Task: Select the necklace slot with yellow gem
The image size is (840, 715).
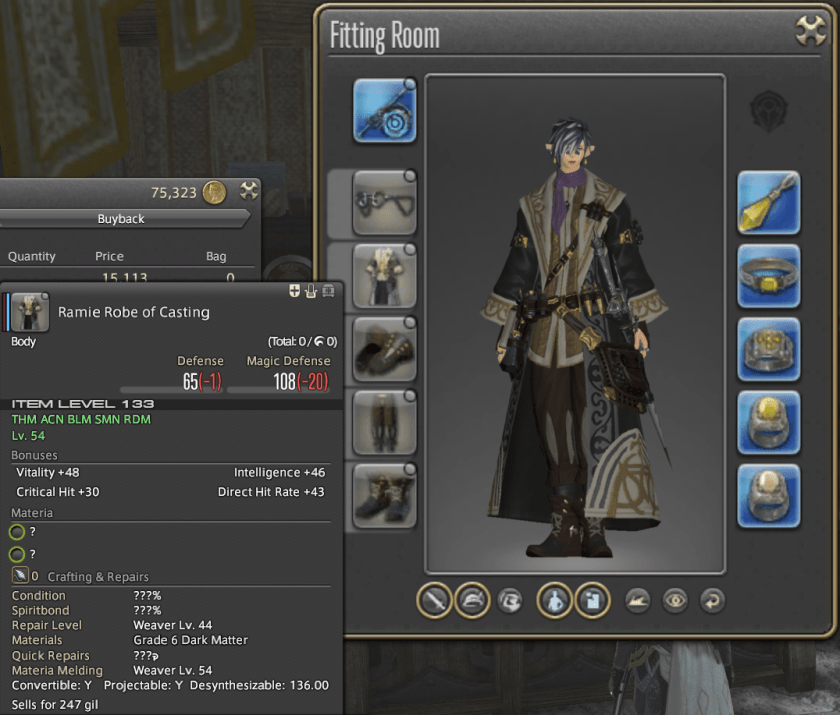Action: point(769,276)
